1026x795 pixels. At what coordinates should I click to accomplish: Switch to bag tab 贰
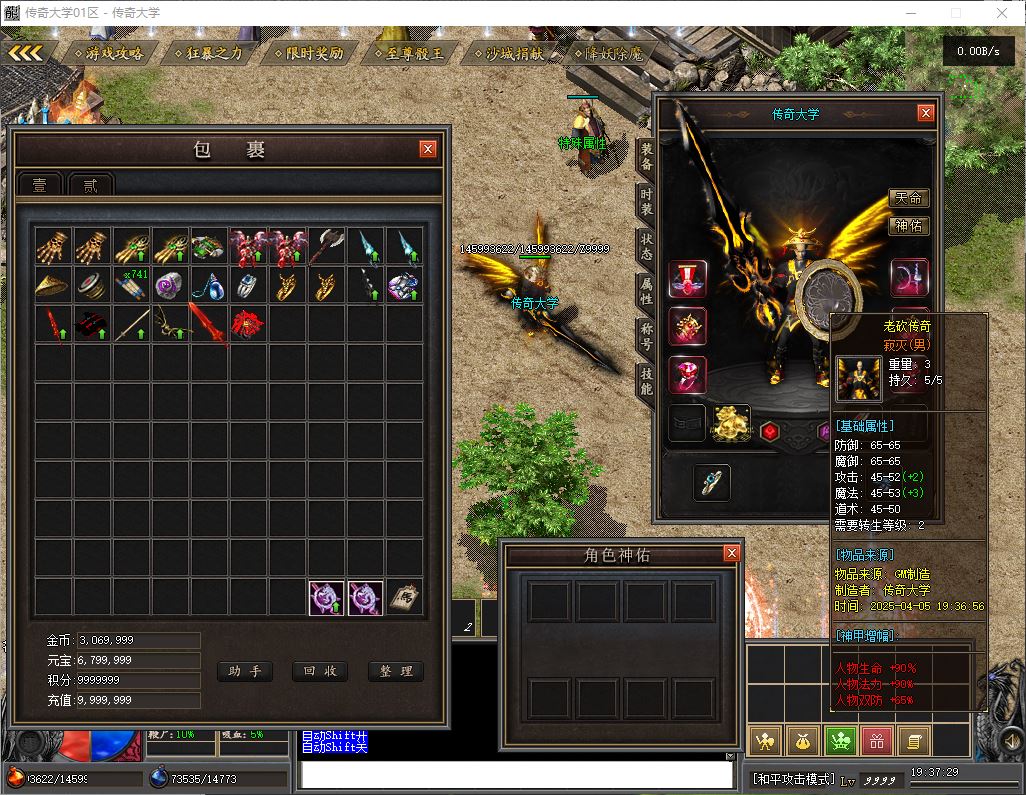click(x=90, y=185)
